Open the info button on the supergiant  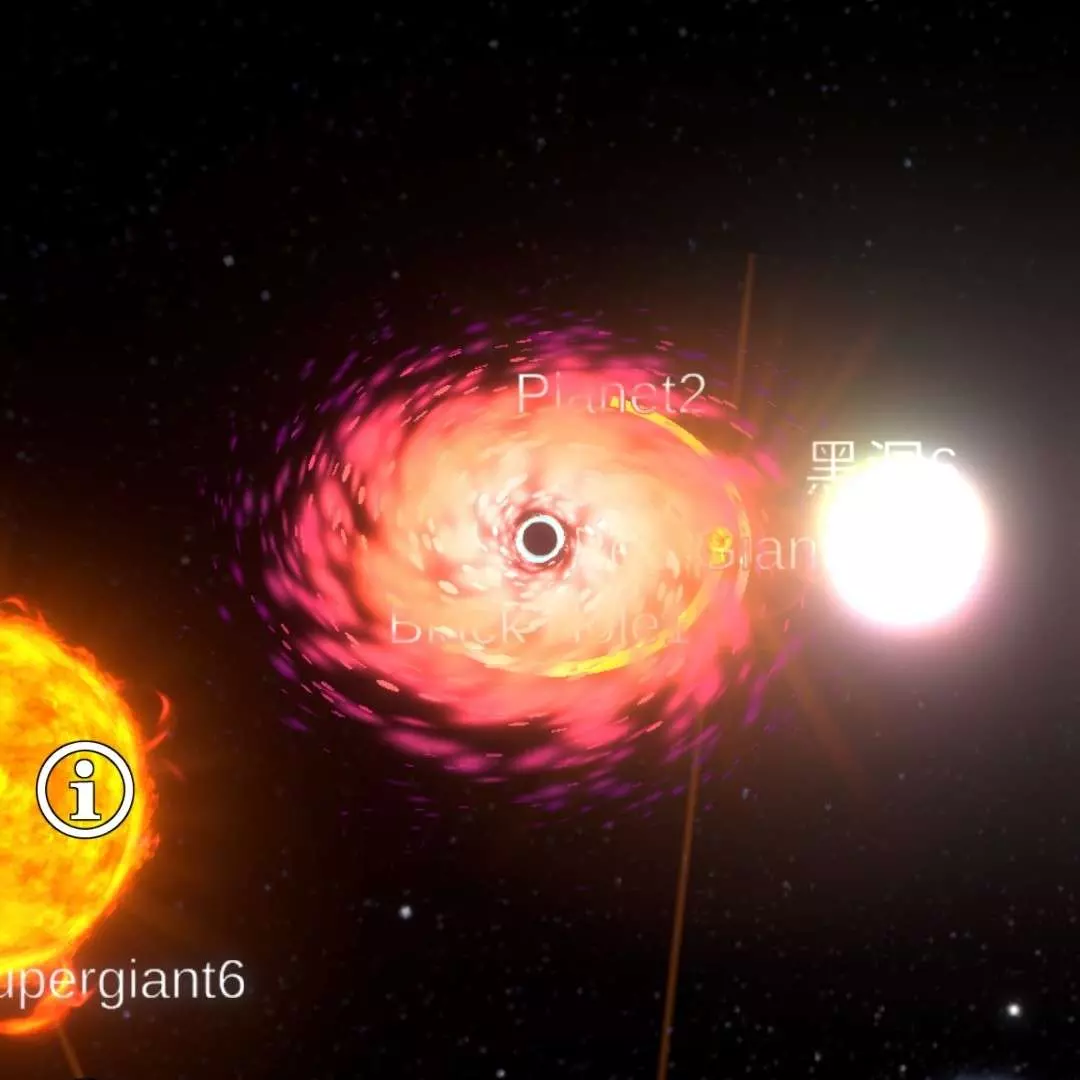pos(85,790)
